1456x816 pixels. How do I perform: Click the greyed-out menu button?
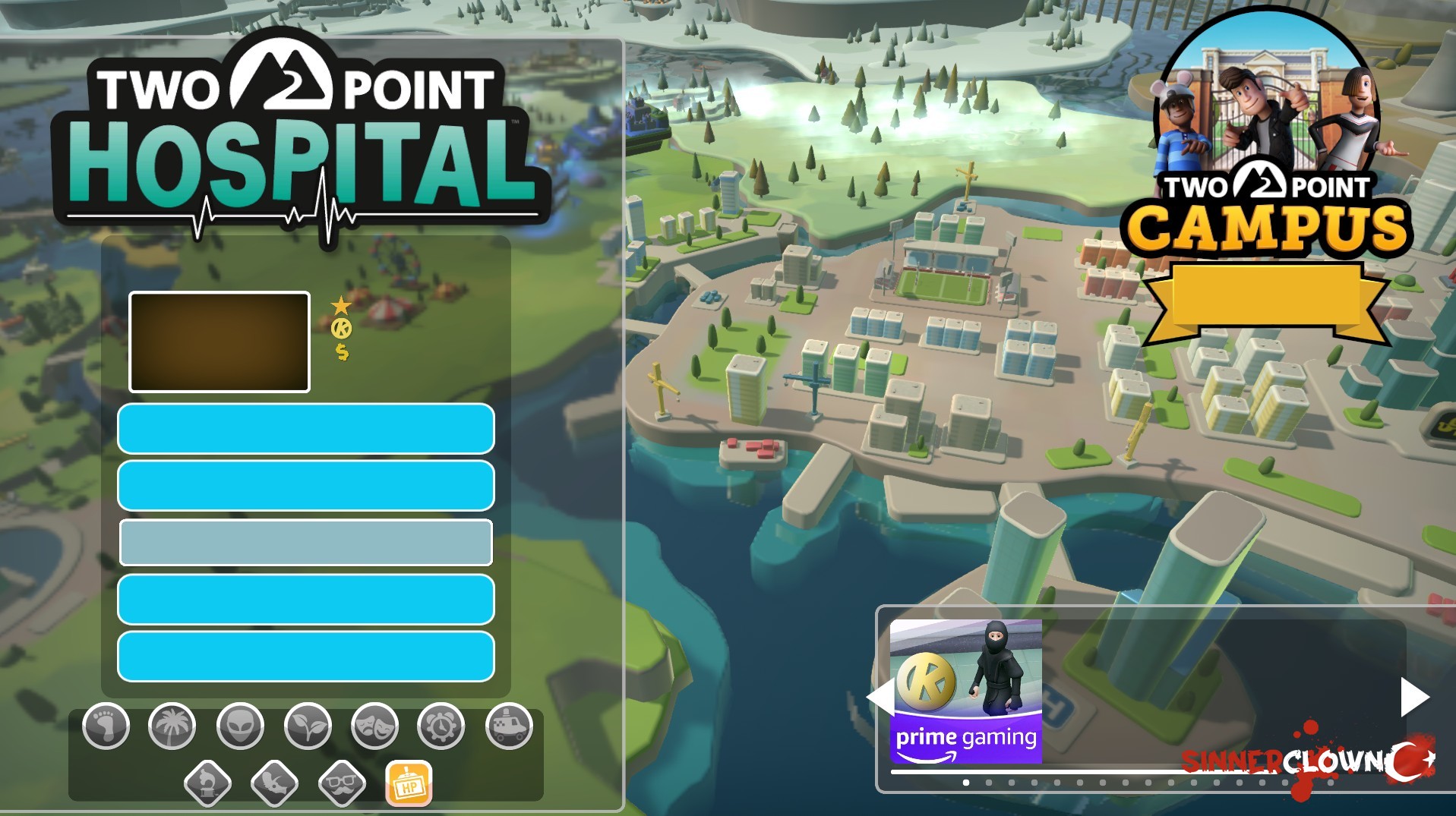(x=306, y=543)
